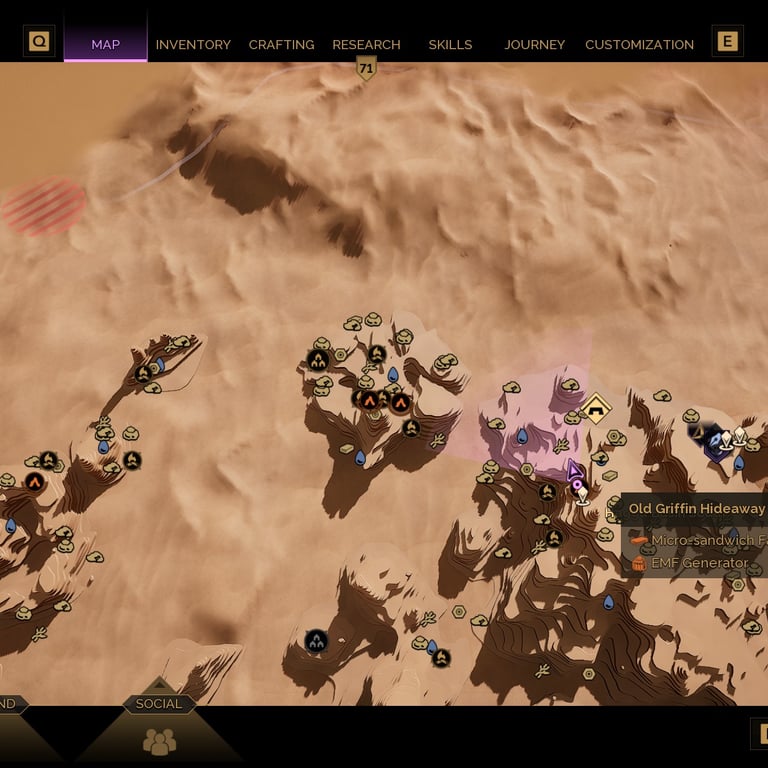This screenshot has height=768, width=768.
Task: Click the purple player arrow marker
Action: coord(574,469)
